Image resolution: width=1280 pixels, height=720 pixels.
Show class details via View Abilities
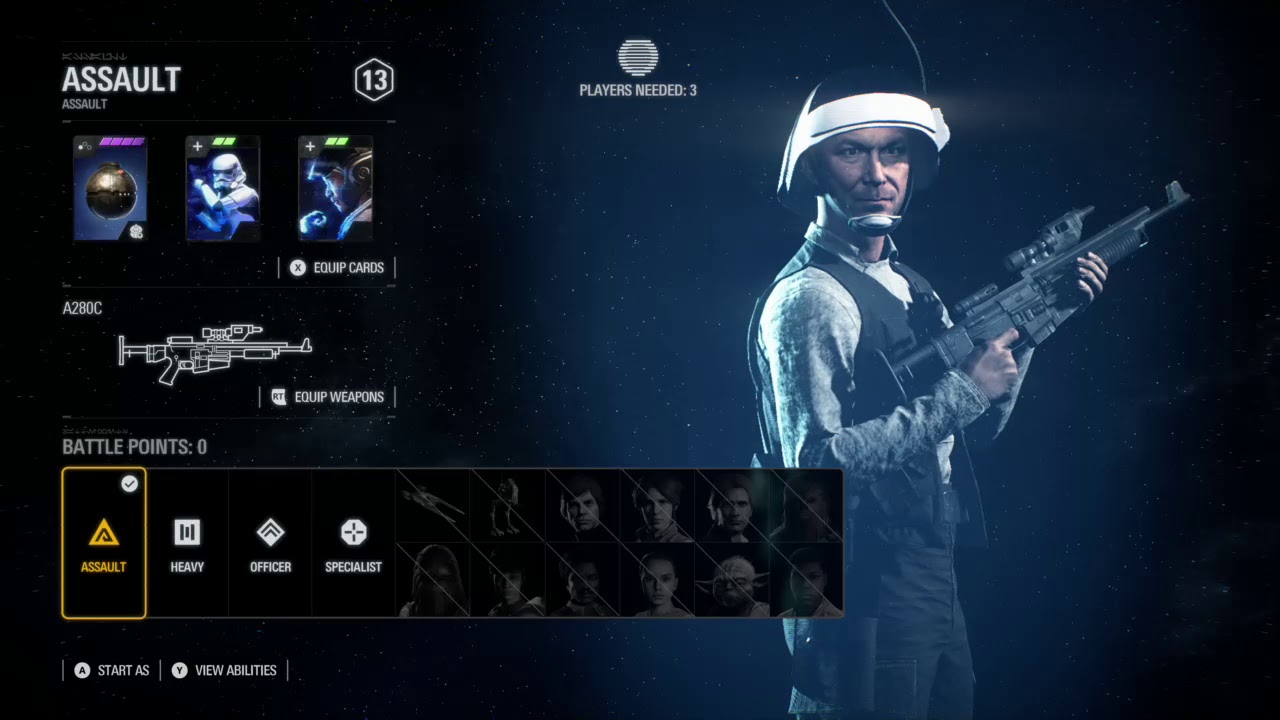(224, 670)
